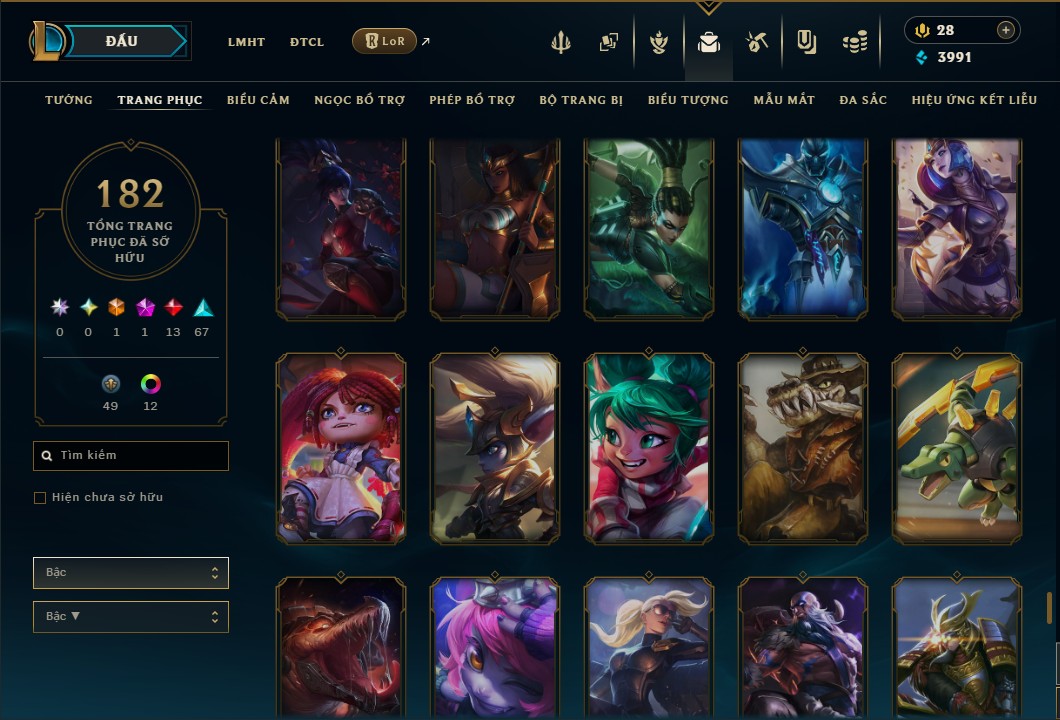Launch the LoR external link

click(x=385, y=41)
